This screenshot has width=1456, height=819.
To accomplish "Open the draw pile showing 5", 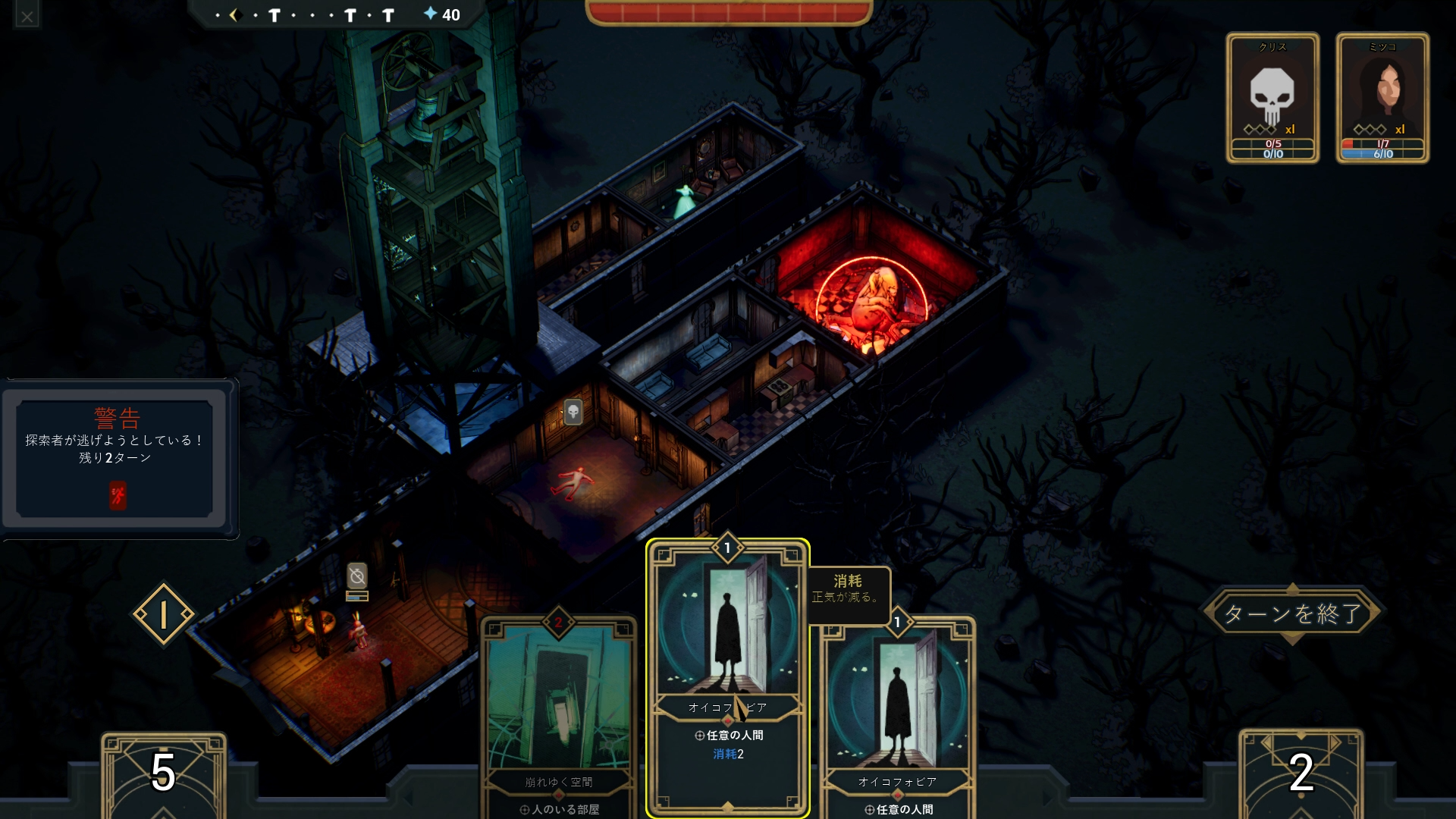I will (x=163, y=773).
